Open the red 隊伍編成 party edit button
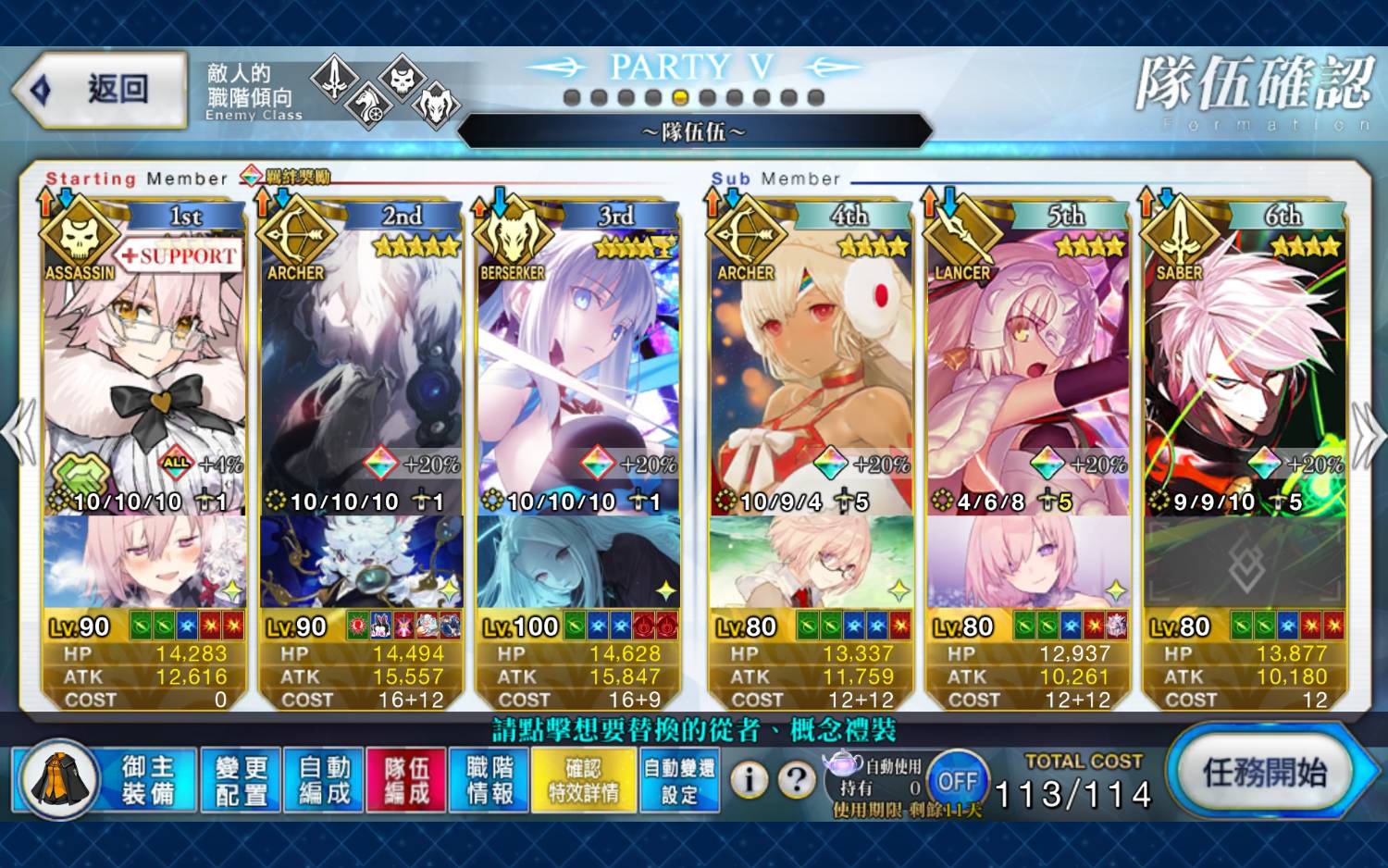Viewport: 1388px width, 868px height. point(406,780)
